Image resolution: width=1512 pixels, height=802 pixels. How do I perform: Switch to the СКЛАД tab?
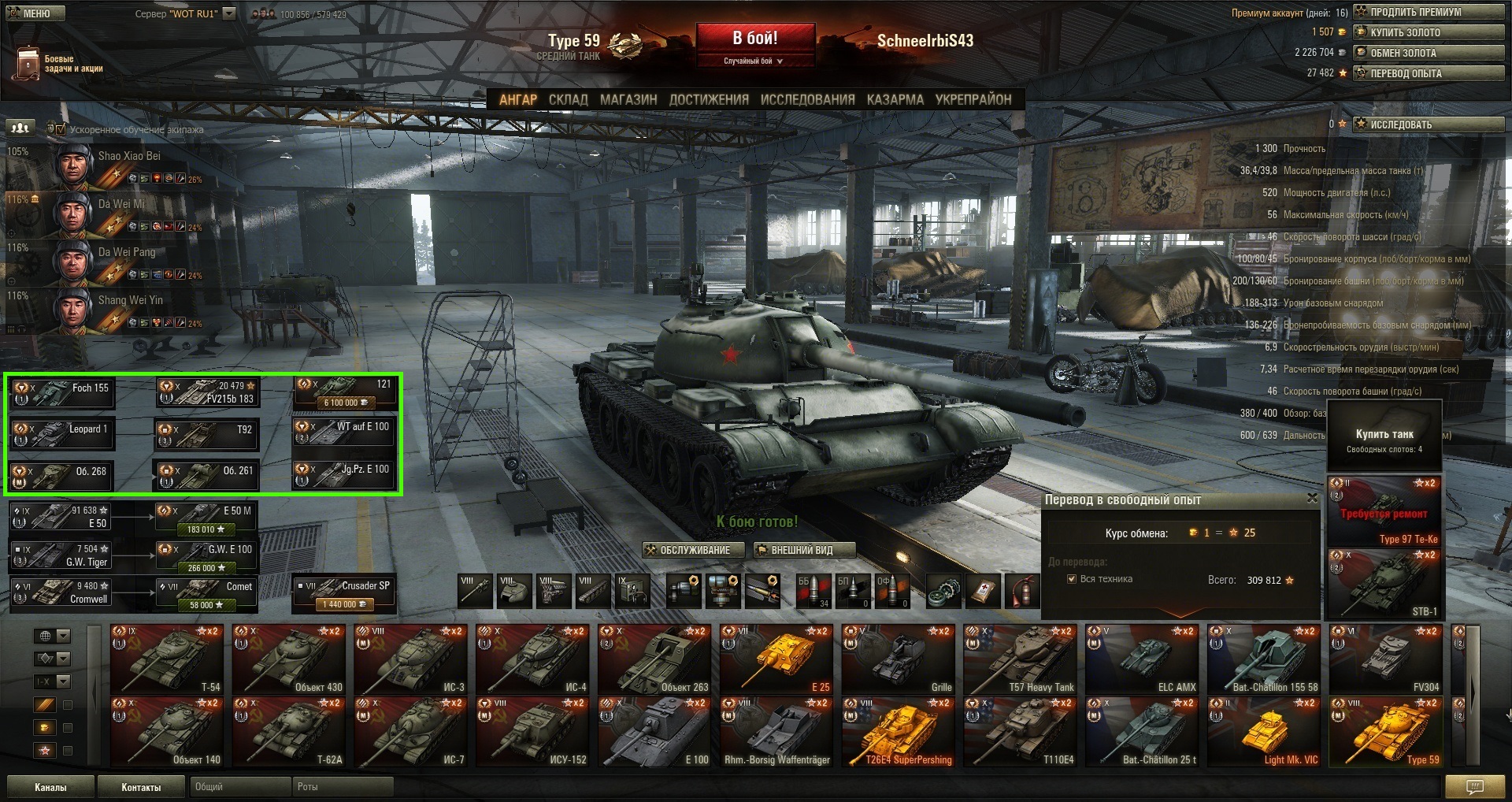point(568,100)
